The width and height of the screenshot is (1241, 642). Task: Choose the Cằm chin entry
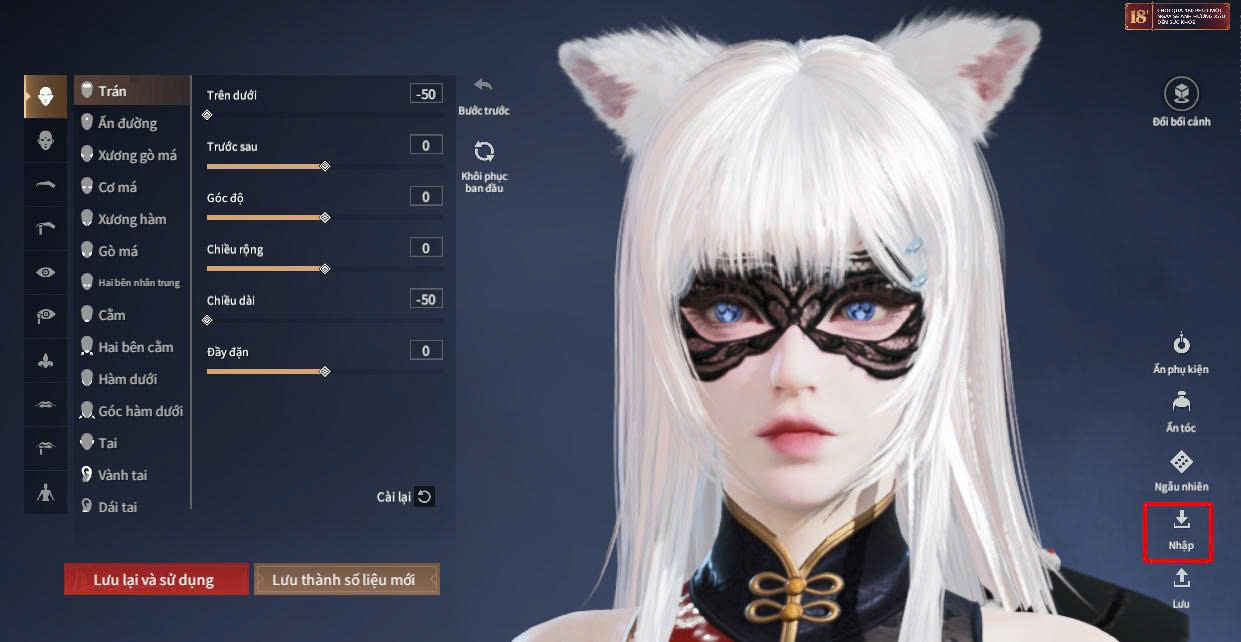coord(111,315)
